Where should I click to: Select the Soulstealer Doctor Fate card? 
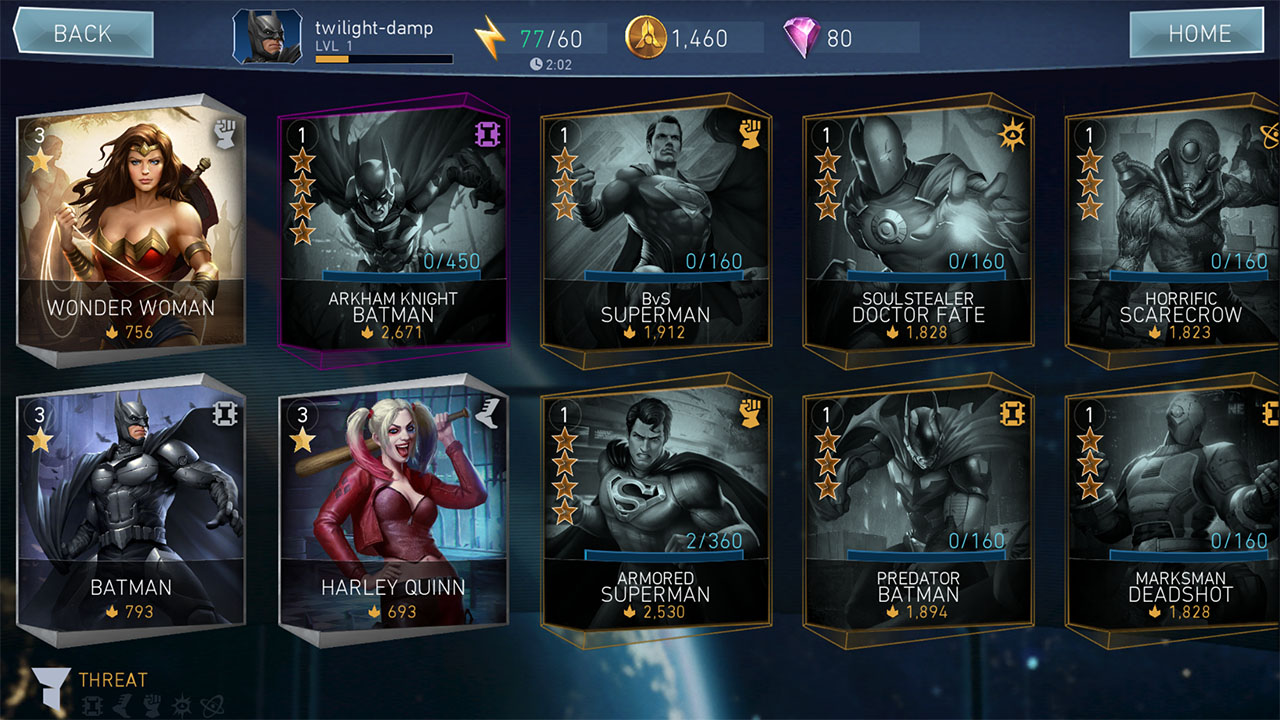click(x=917, y=230)
